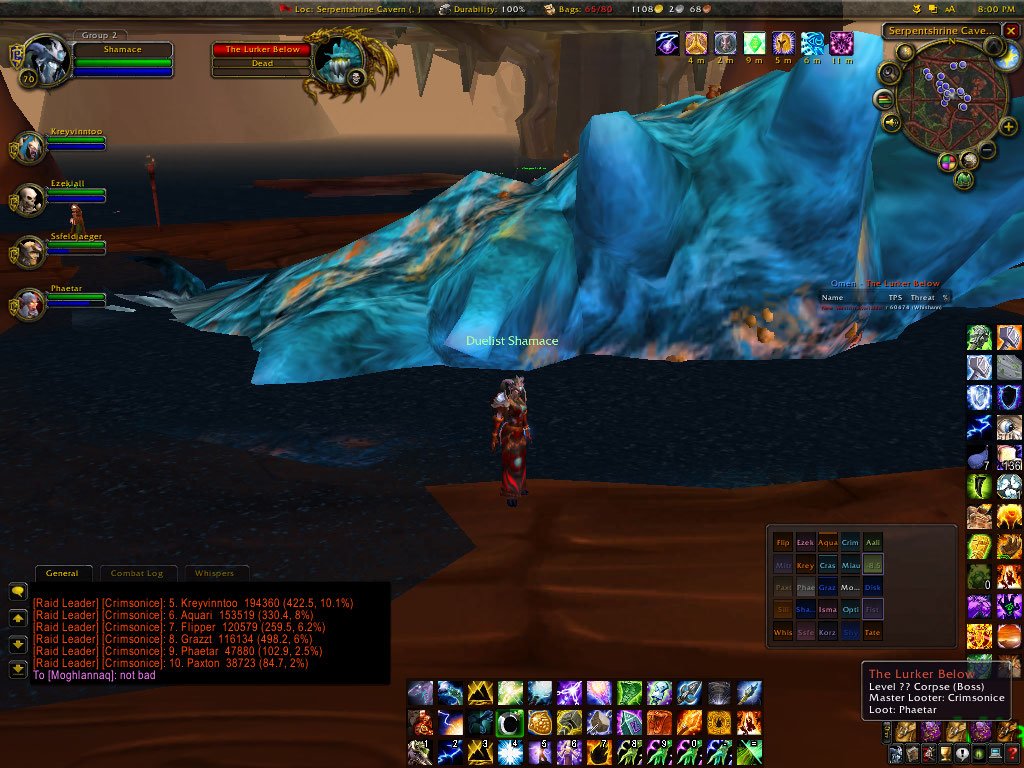Viewport: 1024px width, 768px height.
Task: Close the minimap with the red X
Action: (1011, 31)
